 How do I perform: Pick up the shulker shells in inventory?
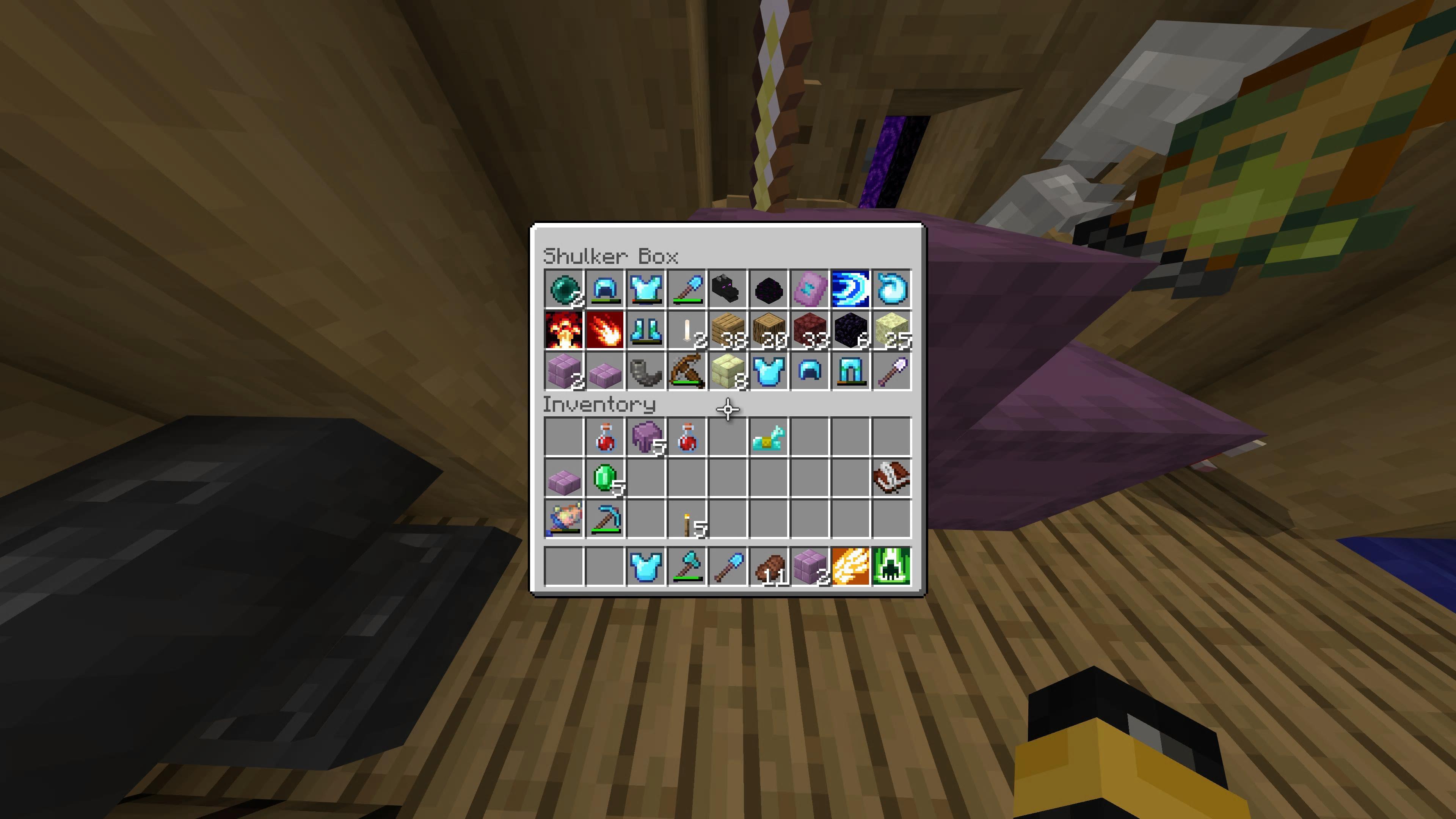click(646, 436)
